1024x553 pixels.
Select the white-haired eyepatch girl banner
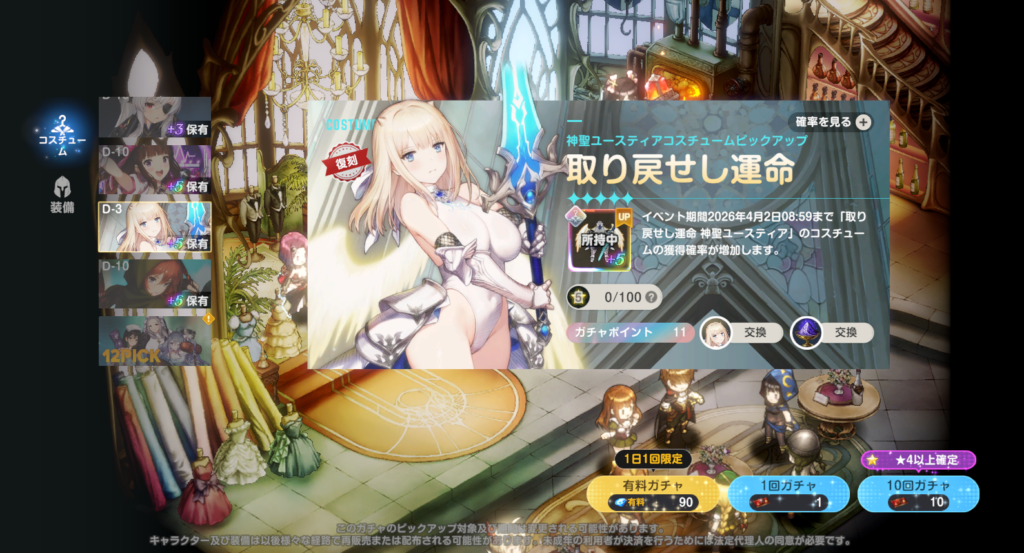pos(155,119)
